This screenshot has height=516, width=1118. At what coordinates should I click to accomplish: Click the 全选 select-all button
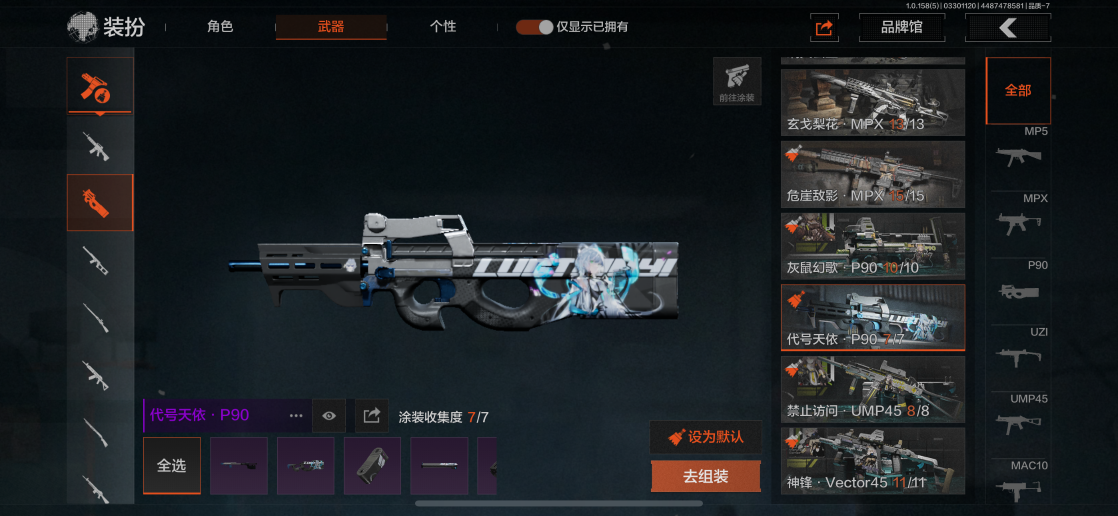click(172, 466)
